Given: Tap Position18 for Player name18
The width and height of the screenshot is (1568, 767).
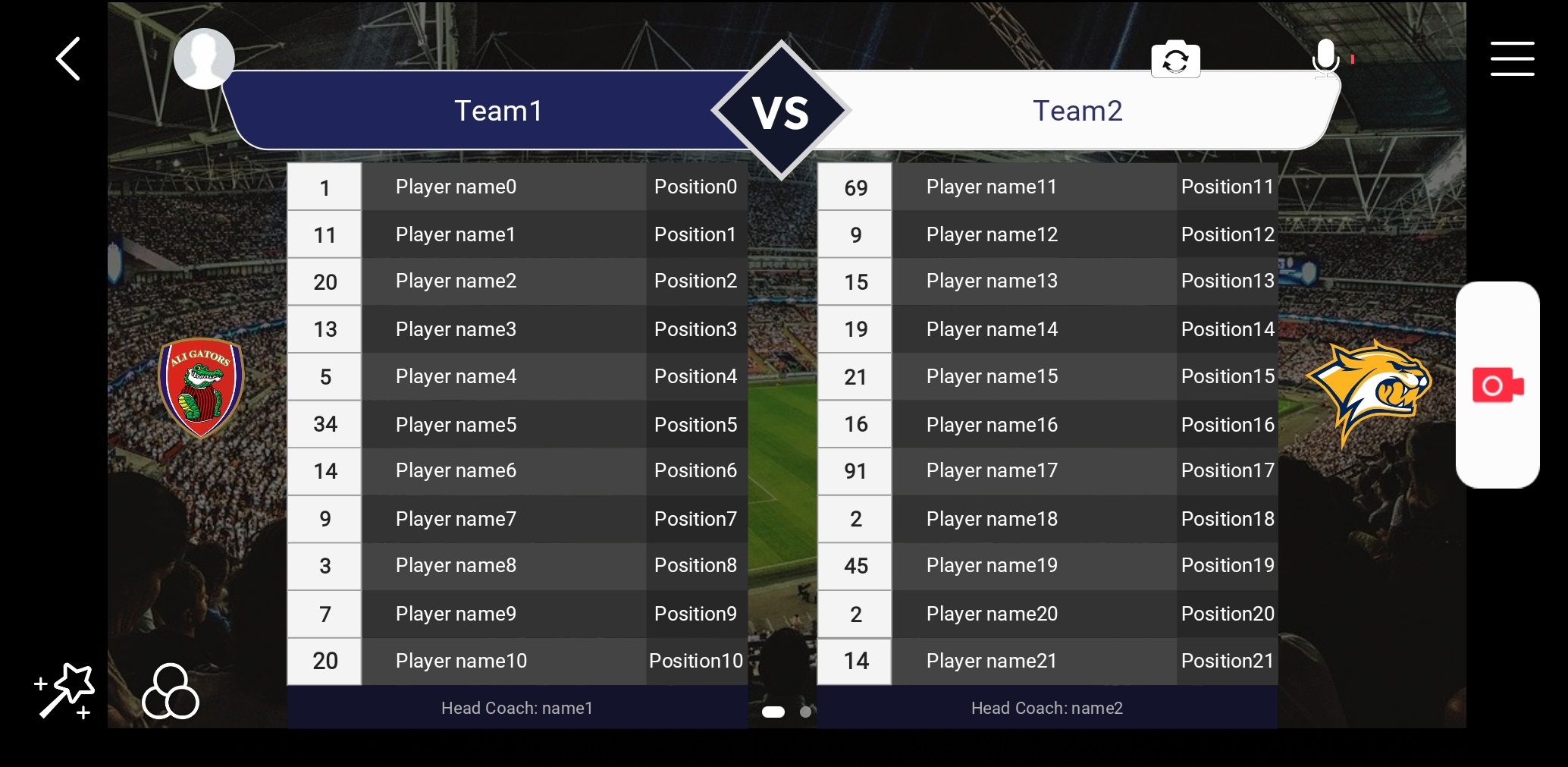Looking at the screenshot, I should click(x=1227, y=519).
